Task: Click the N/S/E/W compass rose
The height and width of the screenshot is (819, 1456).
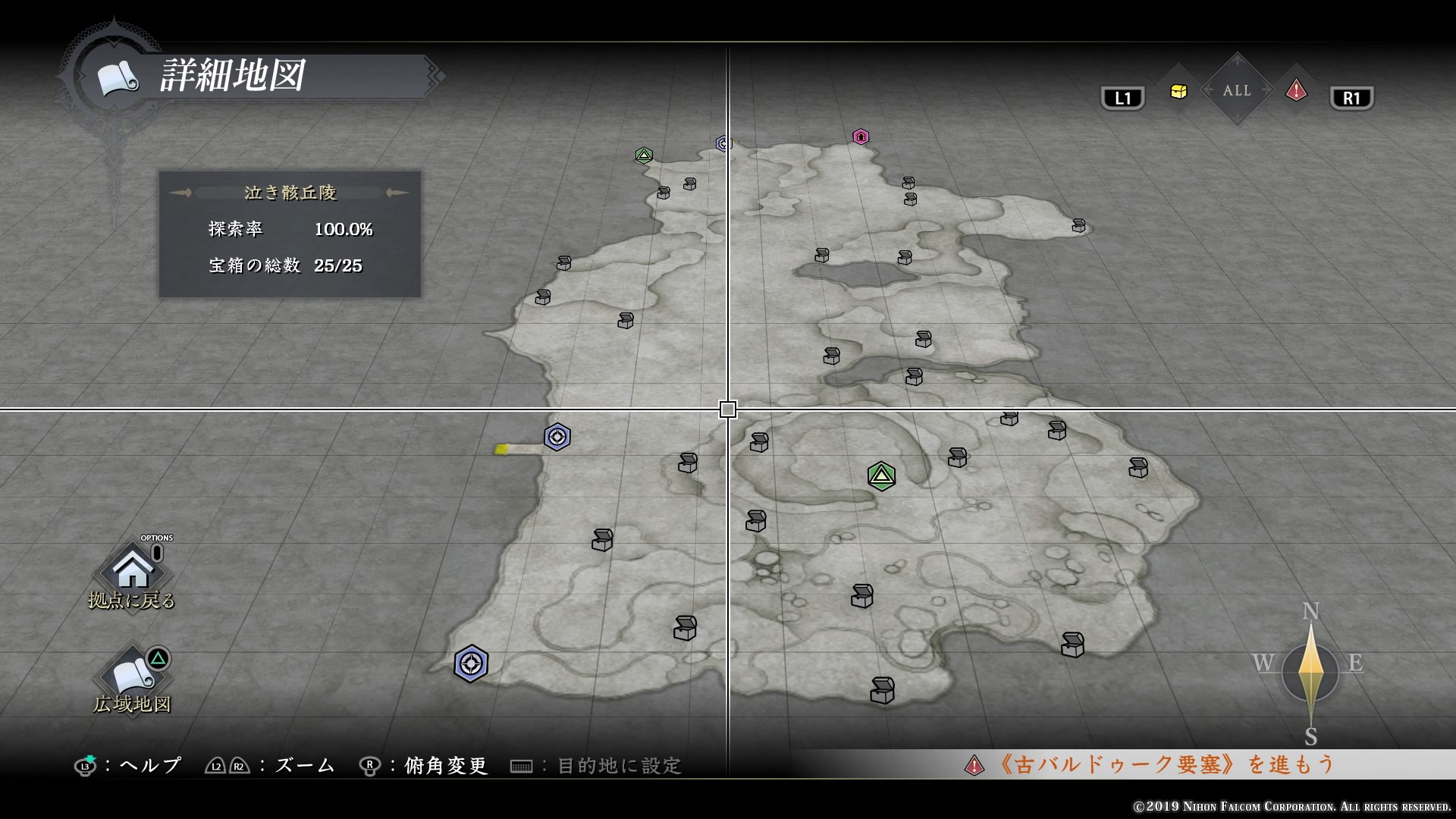Action: click(x=1310, y=672)
